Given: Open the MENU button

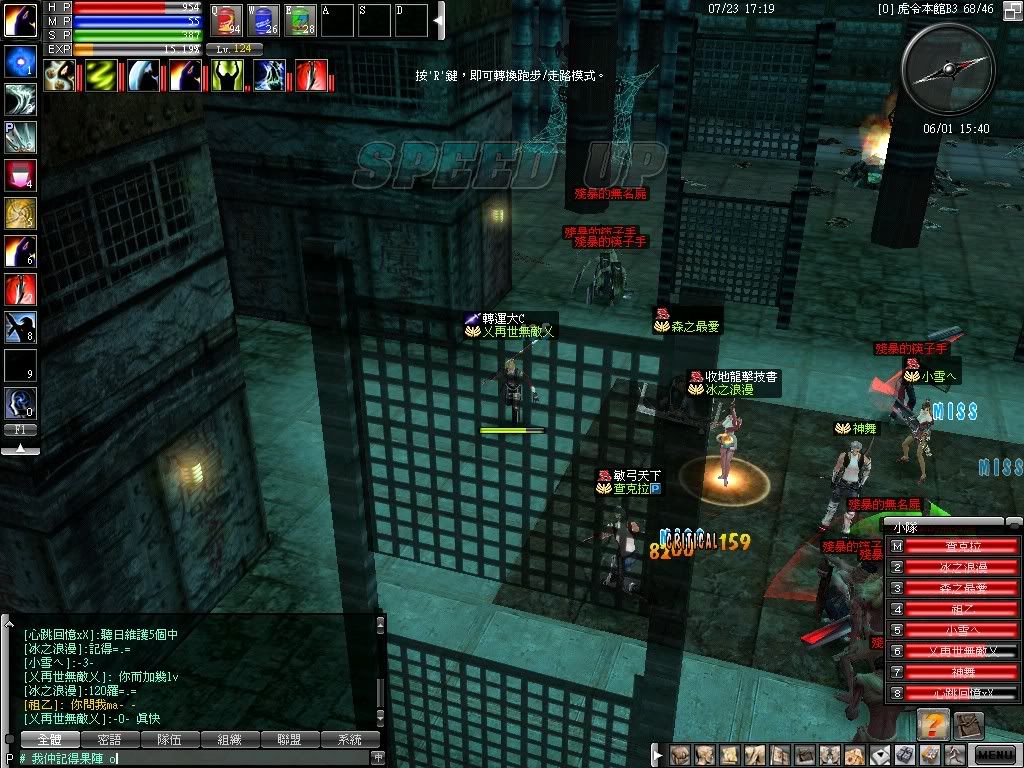Looking at the screenshot, I should [x=994, y=755].
